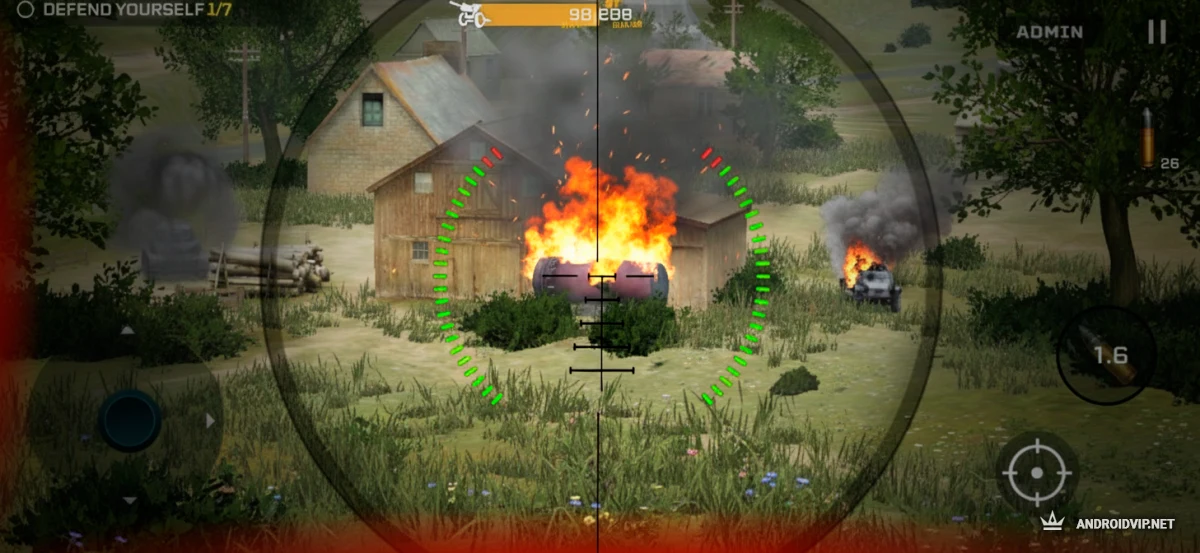The image size is (1200, 553).
Task: Tap the fire shell button showing 1.6
Action: tap(1106, 355)
